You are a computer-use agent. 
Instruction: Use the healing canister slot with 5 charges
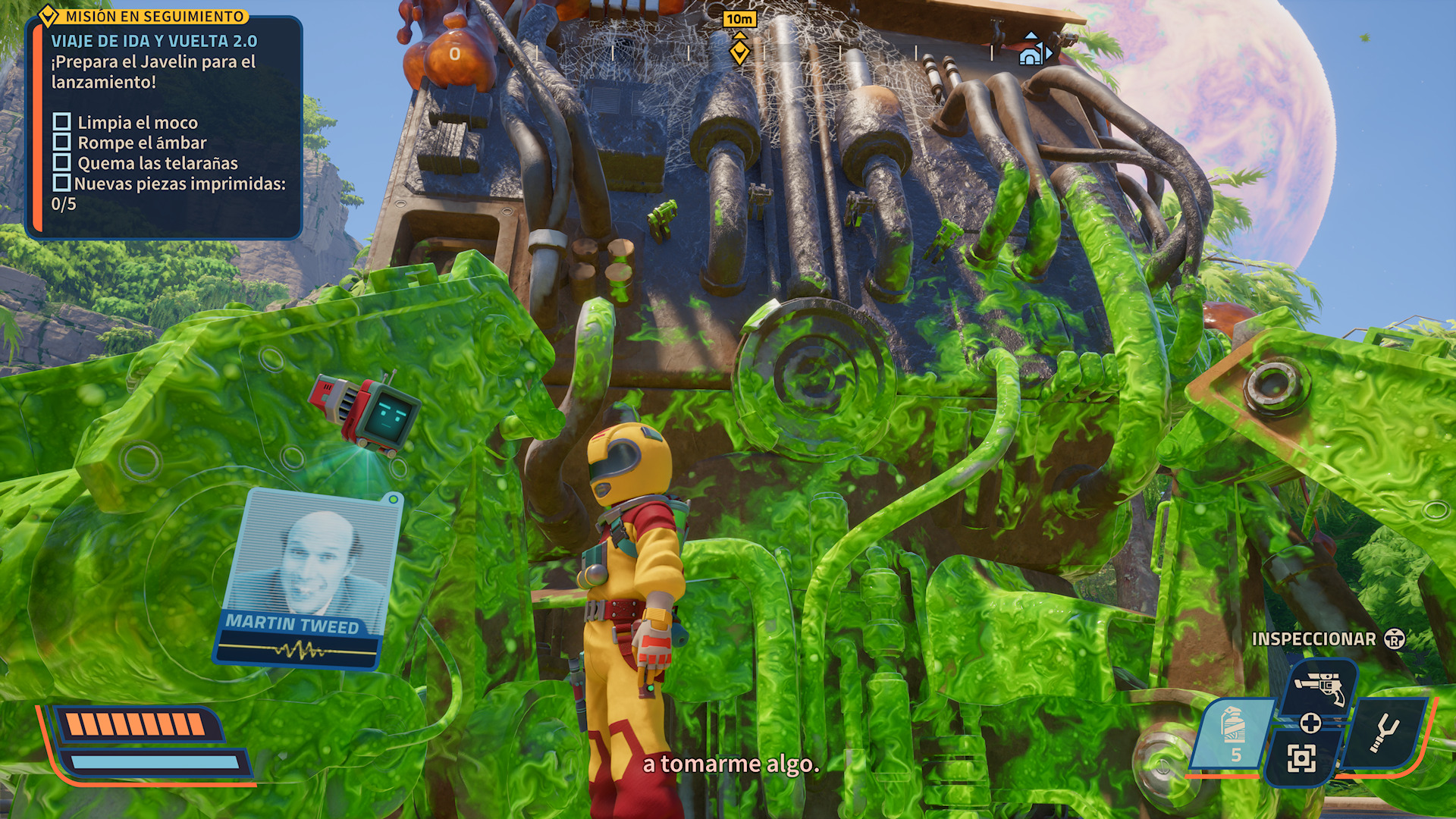1234,733
